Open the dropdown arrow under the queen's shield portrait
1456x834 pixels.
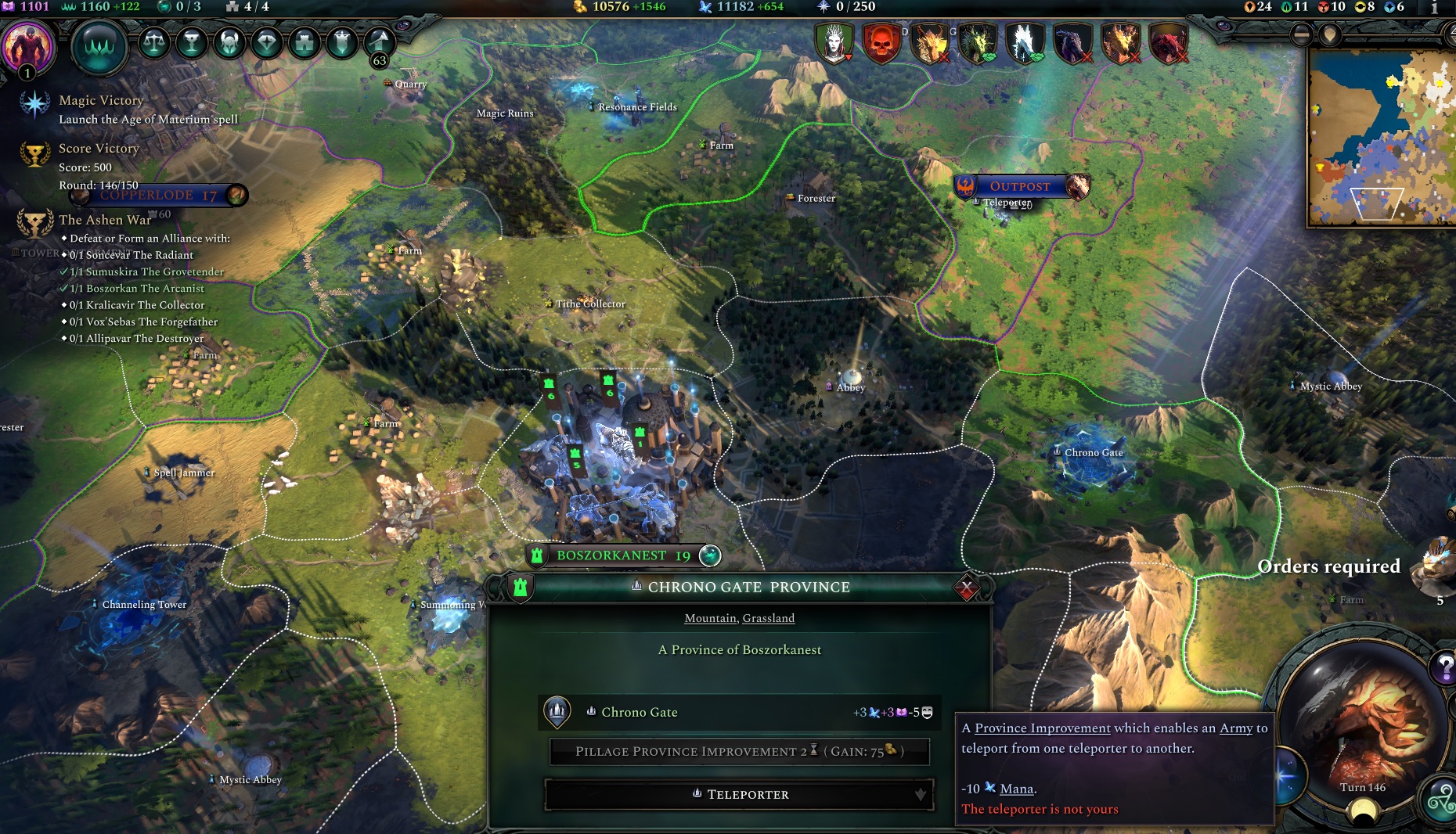coord(849,56)
